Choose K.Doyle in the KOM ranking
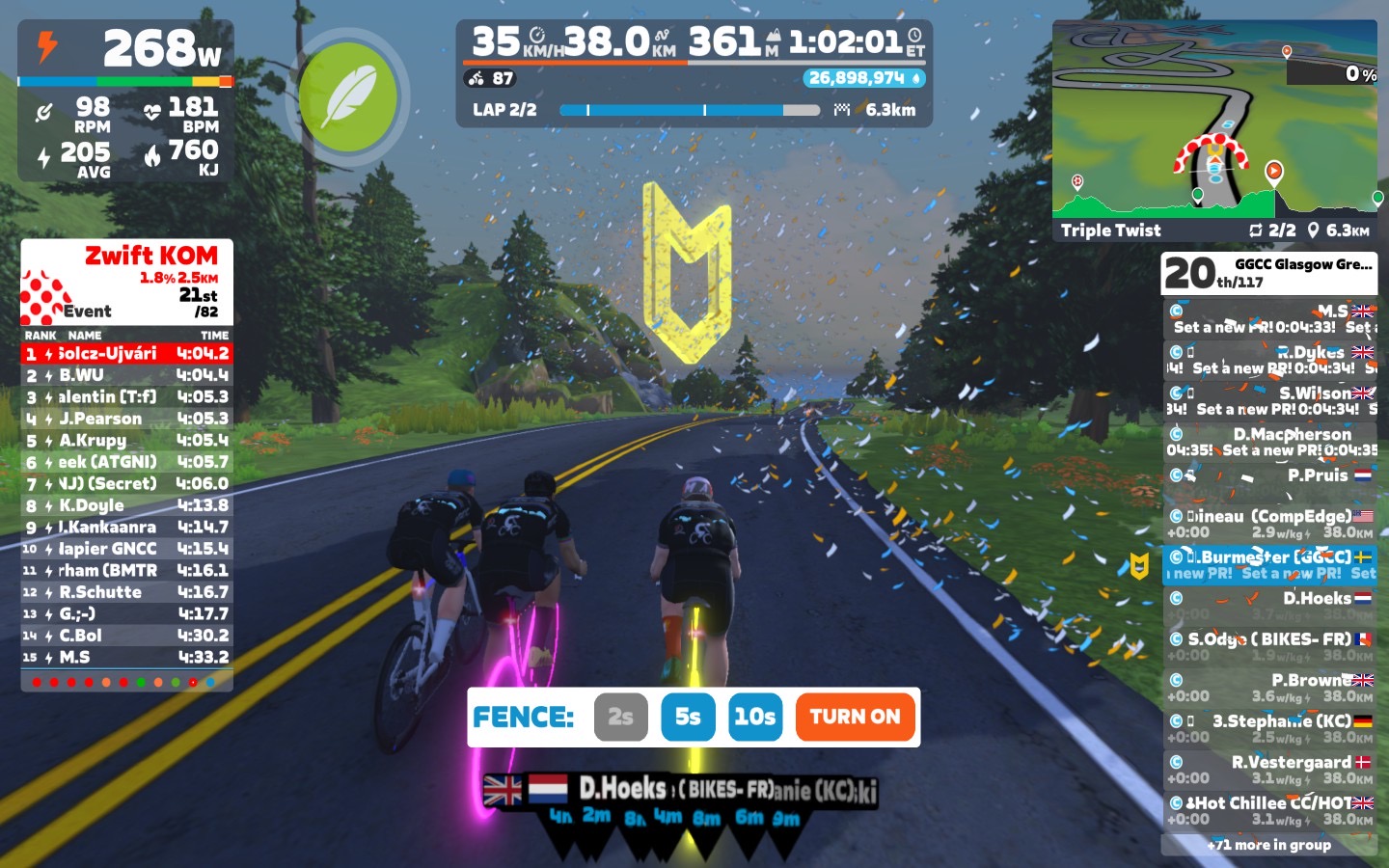The width and height of the screenshot is (1389, 868). pos(126,505)
